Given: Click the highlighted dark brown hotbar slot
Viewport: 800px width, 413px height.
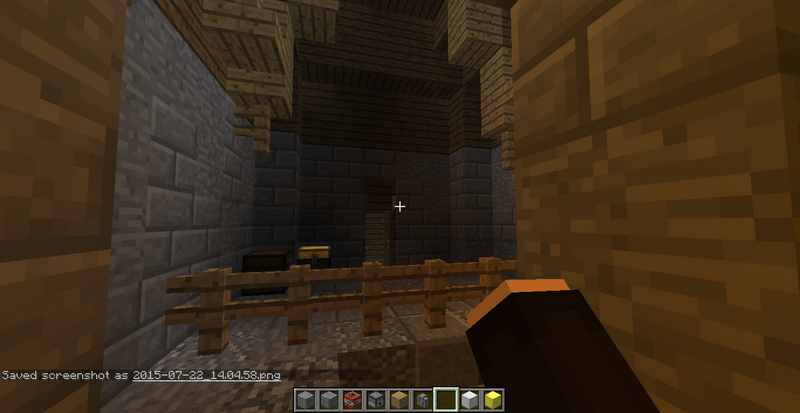Looking at the screenshot, I should pyautogui.click(x=446, y=401).
